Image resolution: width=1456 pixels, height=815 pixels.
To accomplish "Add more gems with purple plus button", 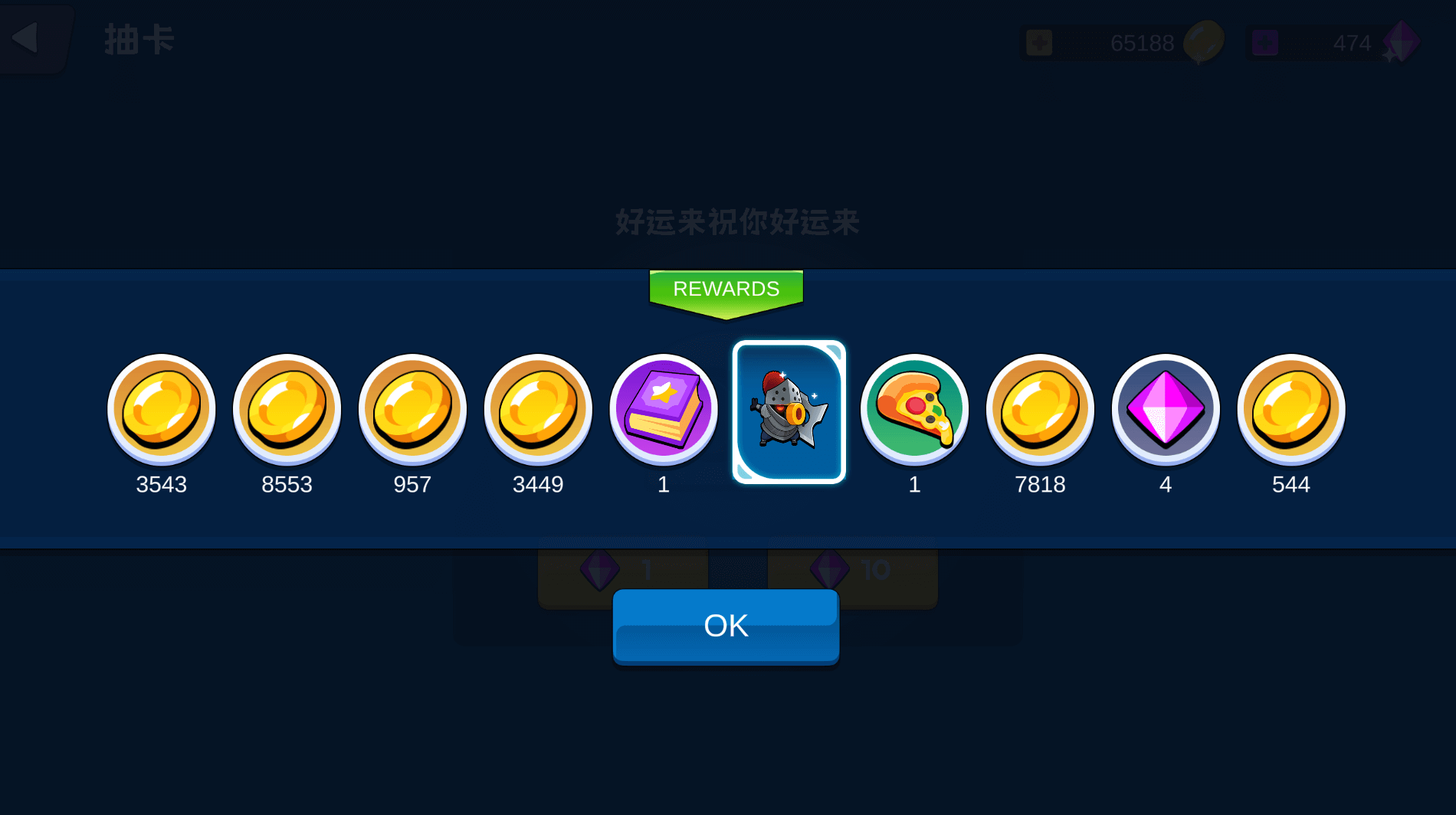I will (x=1264, y=43).
